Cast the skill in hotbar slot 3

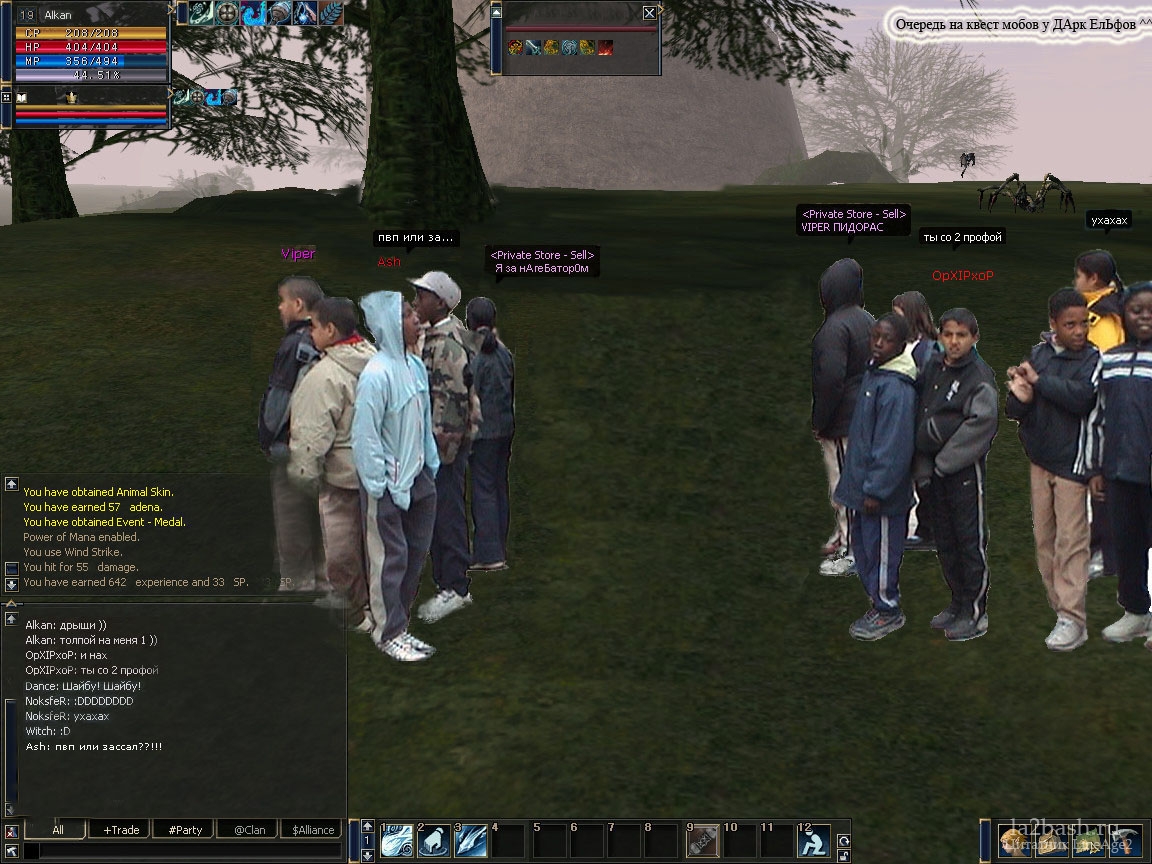[x=470, y=841]
